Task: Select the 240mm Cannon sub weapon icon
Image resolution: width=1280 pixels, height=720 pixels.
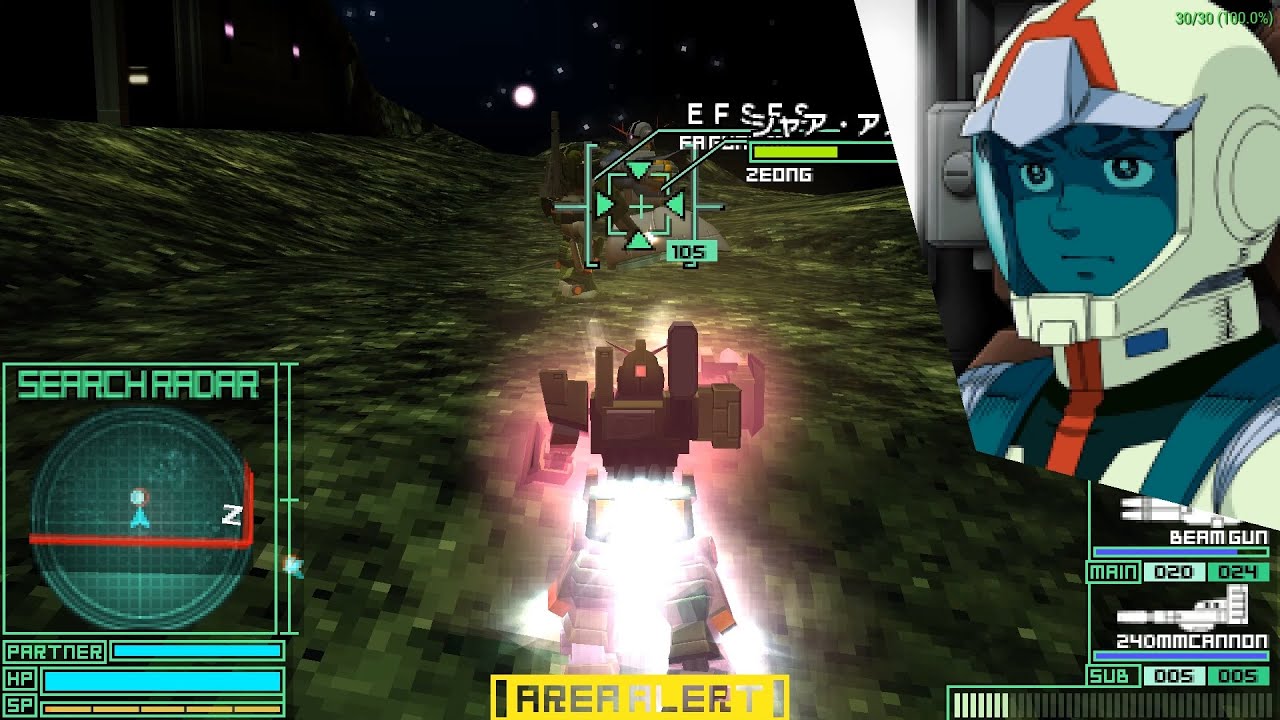Action: pyautogui.click(x=1180, y=608)
